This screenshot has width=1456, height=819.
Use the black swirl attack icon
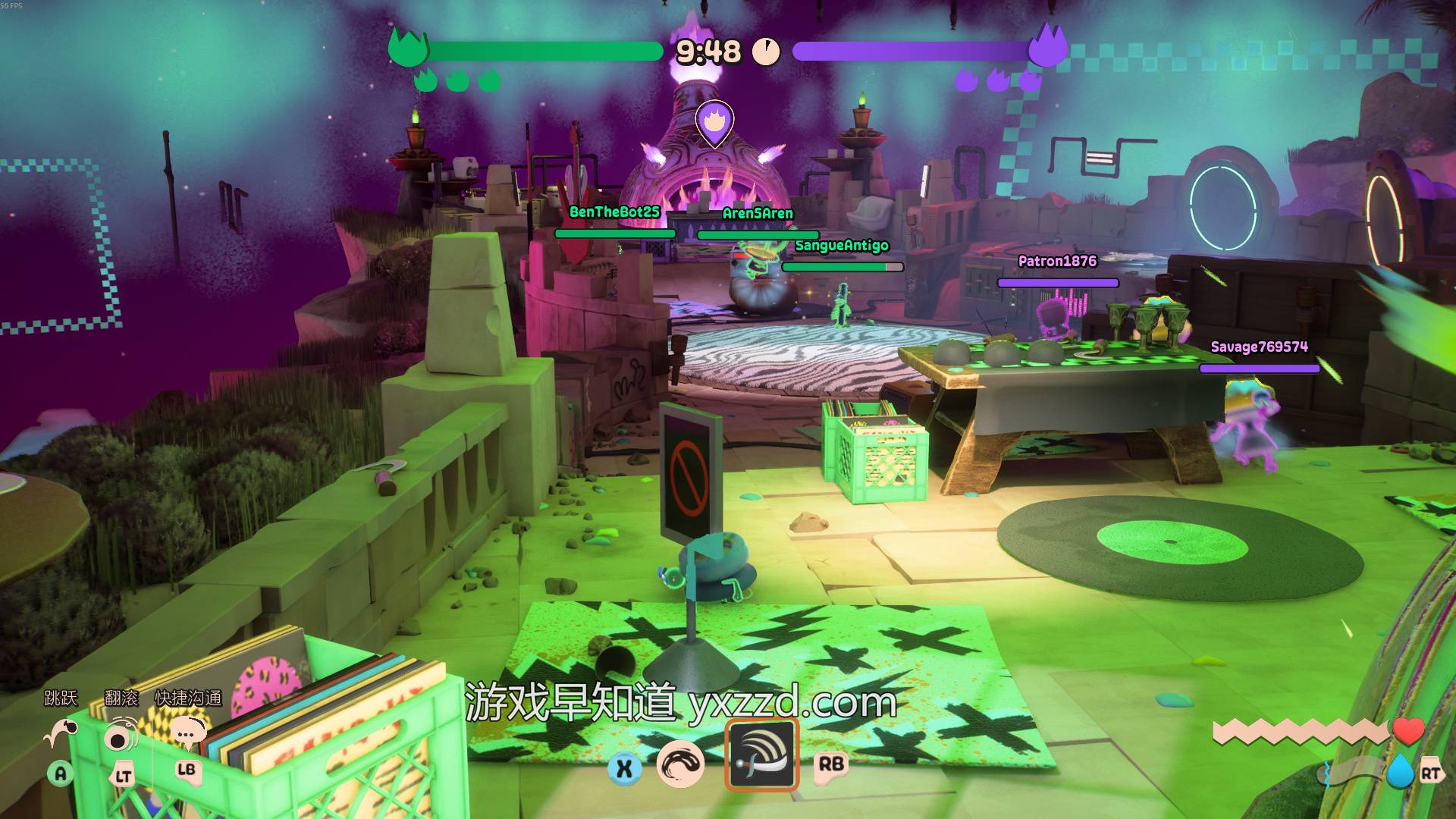[680, 764]
